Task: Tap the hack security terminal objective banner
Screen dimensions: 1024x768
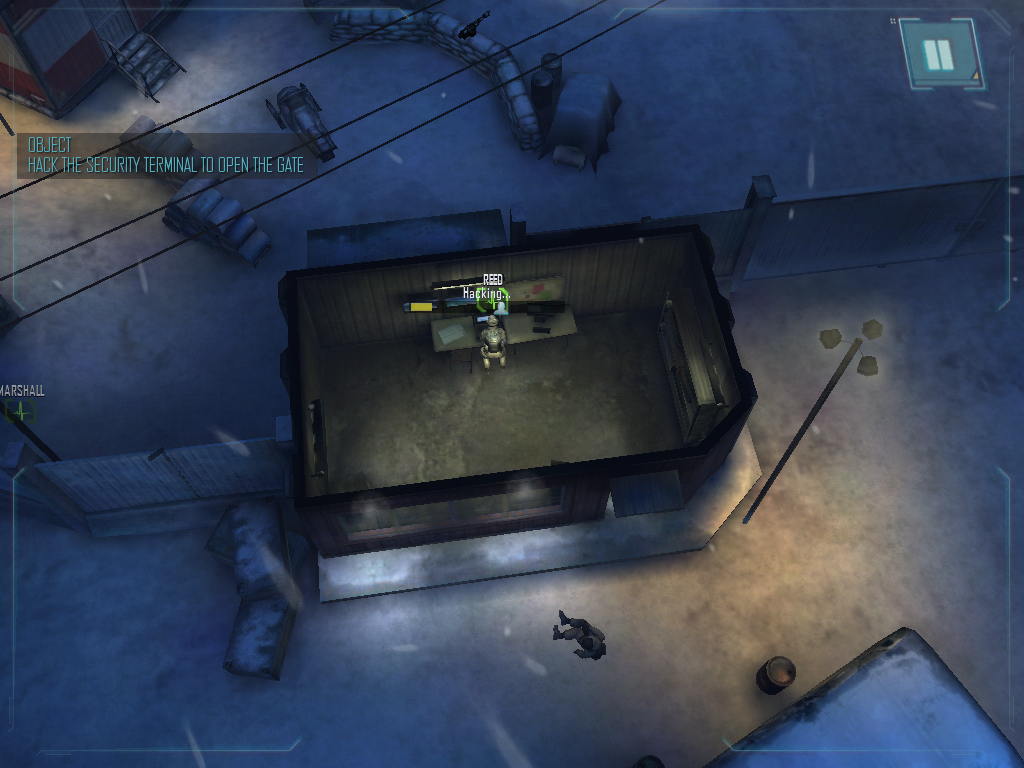Action: tap(166, 156)
